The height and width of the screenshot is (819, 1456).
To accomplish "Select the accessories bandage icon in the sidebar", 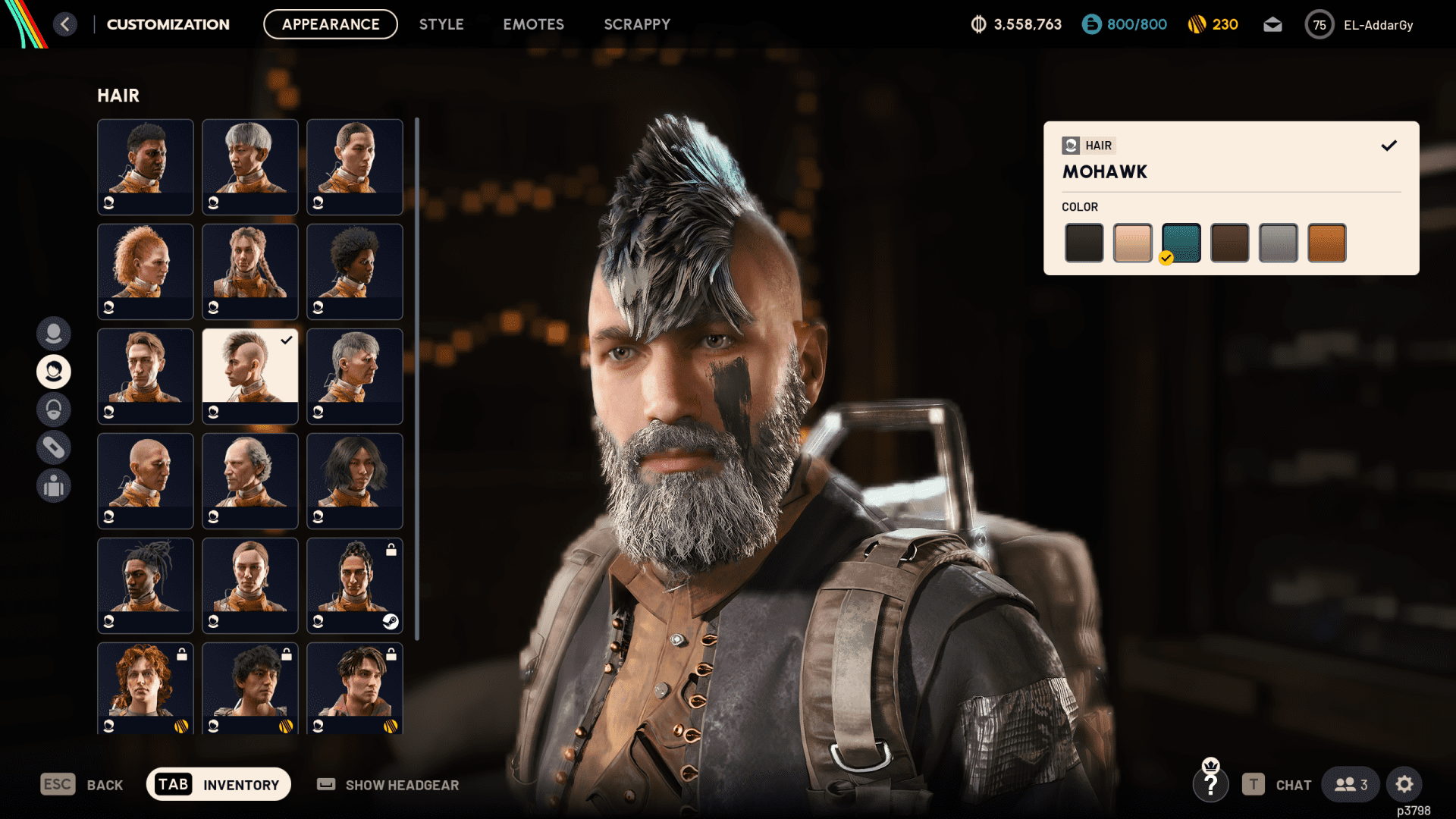I will click(54, 447).
